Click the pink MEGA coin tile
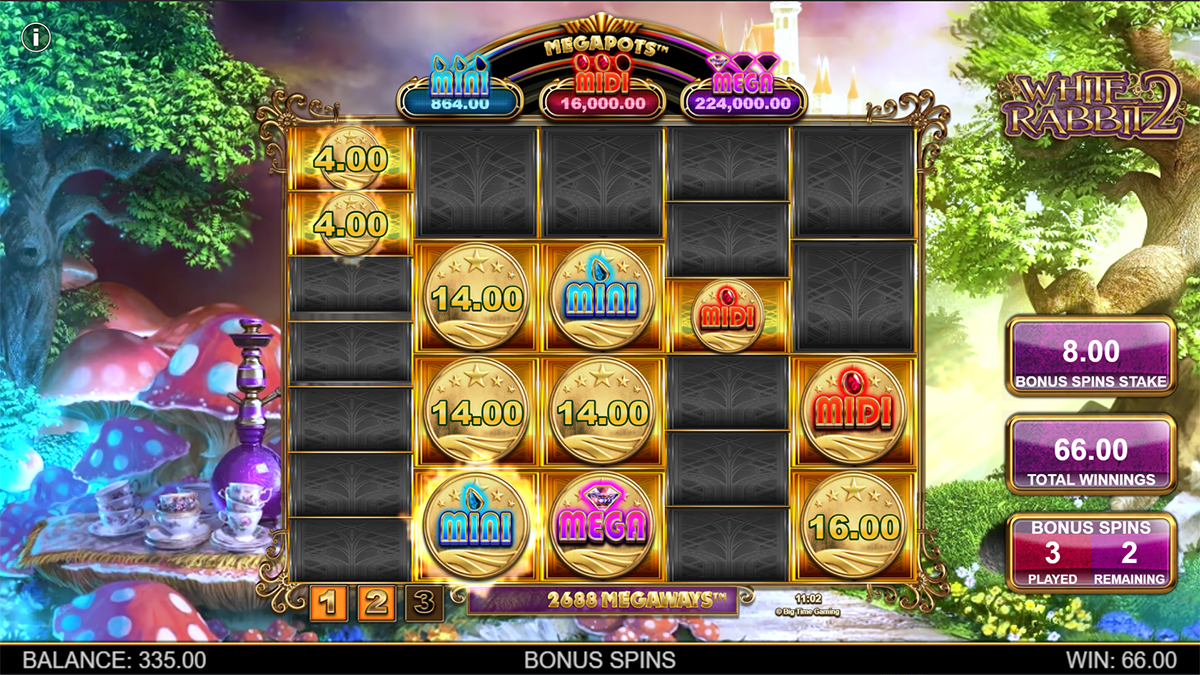1200x675 pixels. point(602,524)
